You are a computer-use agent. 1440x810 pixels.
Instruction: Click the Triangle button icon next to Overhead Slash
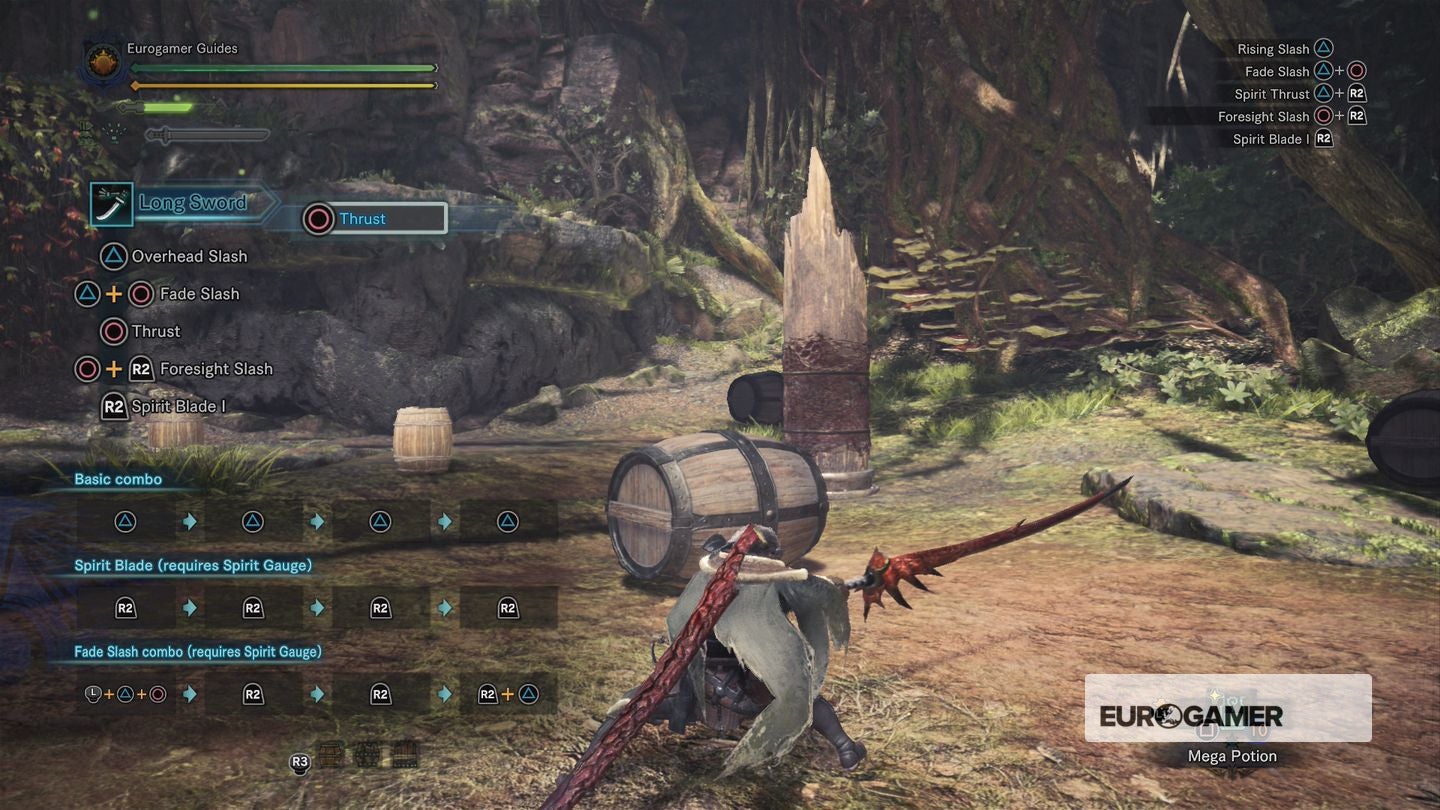click(113, 256)
